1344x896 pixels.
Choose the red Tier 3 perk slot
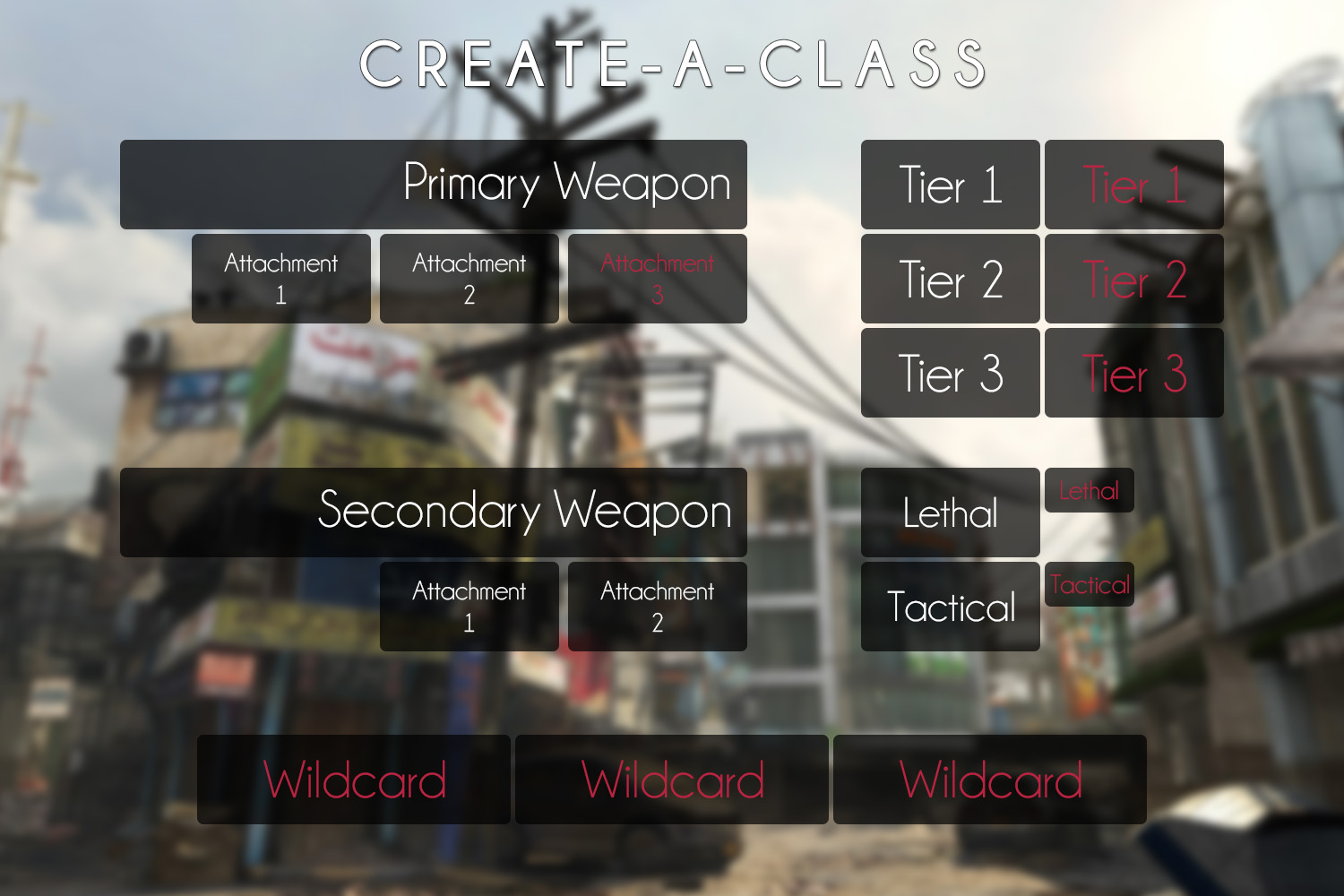click(x=1134, y=373)
